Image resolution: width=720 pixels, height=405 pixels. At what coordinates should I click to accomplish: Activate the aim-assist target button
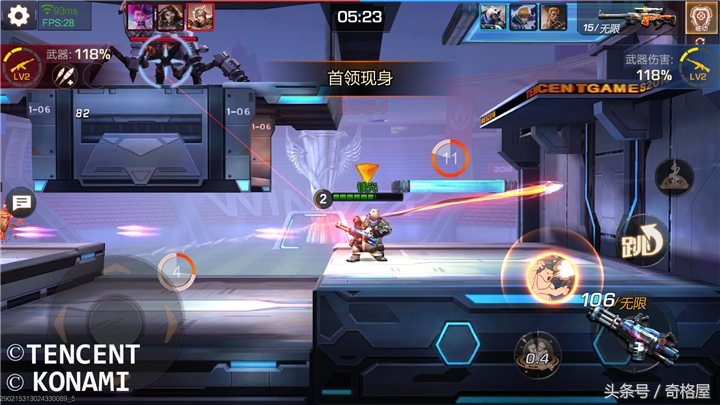tap(699, 16)
